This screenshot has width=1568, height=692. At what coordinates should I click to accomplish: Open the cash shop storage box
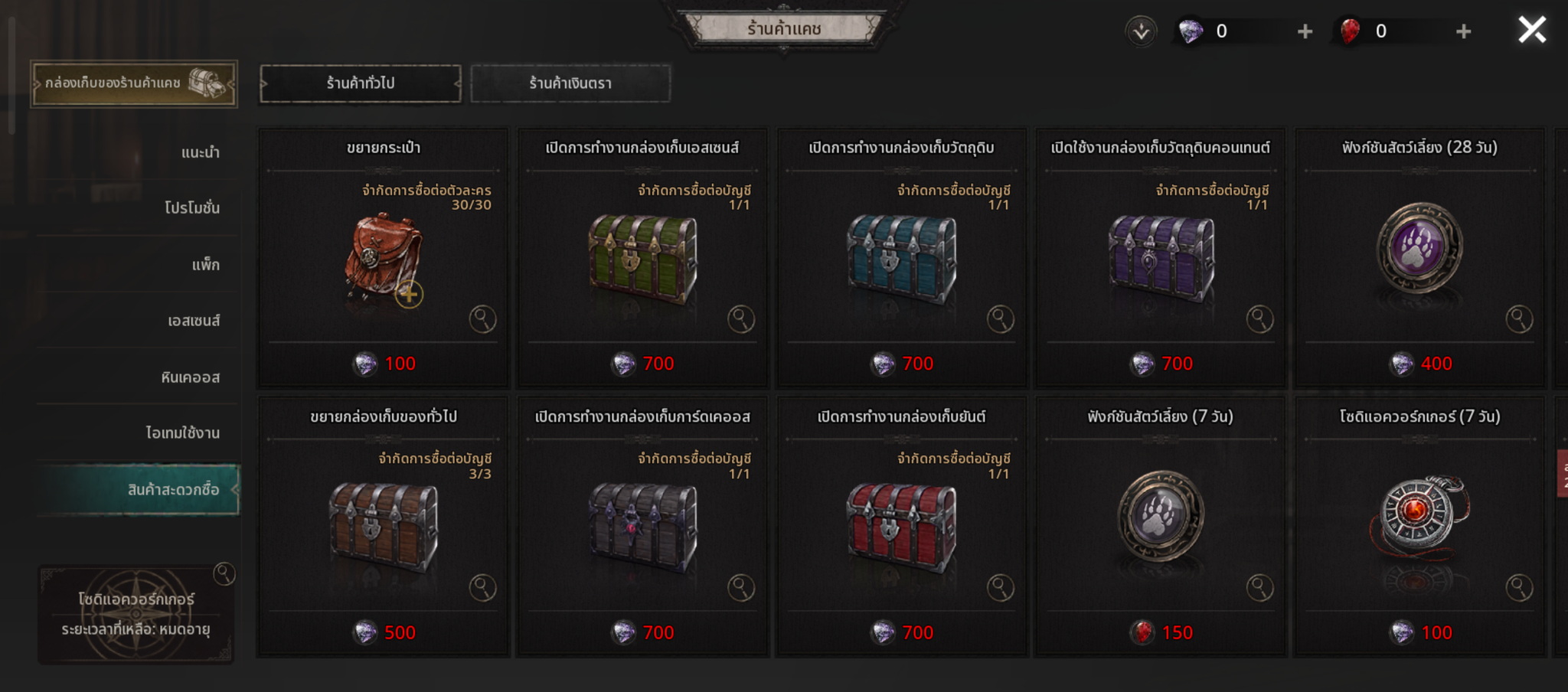[x=134, y=83]
